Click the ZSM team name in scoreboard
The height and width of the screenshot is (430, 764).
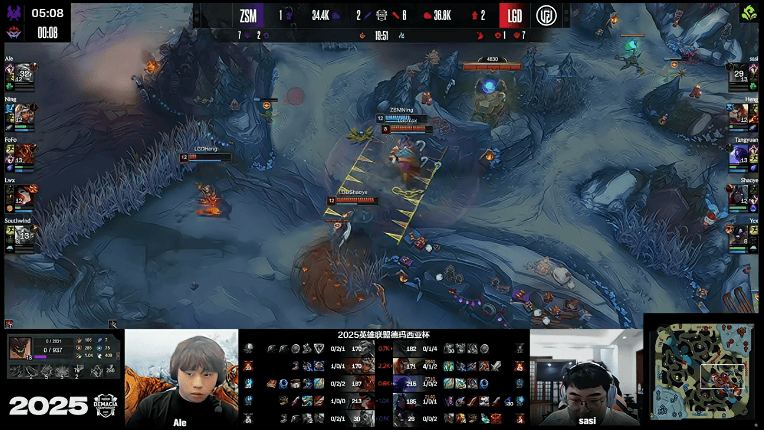point(250,15)
